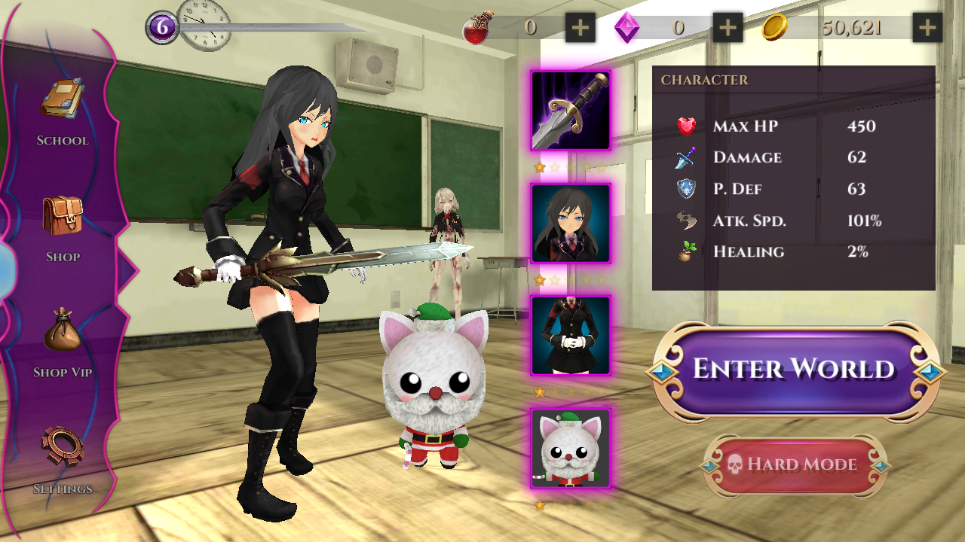Add gold coins with plus button
This screenshot has height=542, width=965.
[928, 27]
